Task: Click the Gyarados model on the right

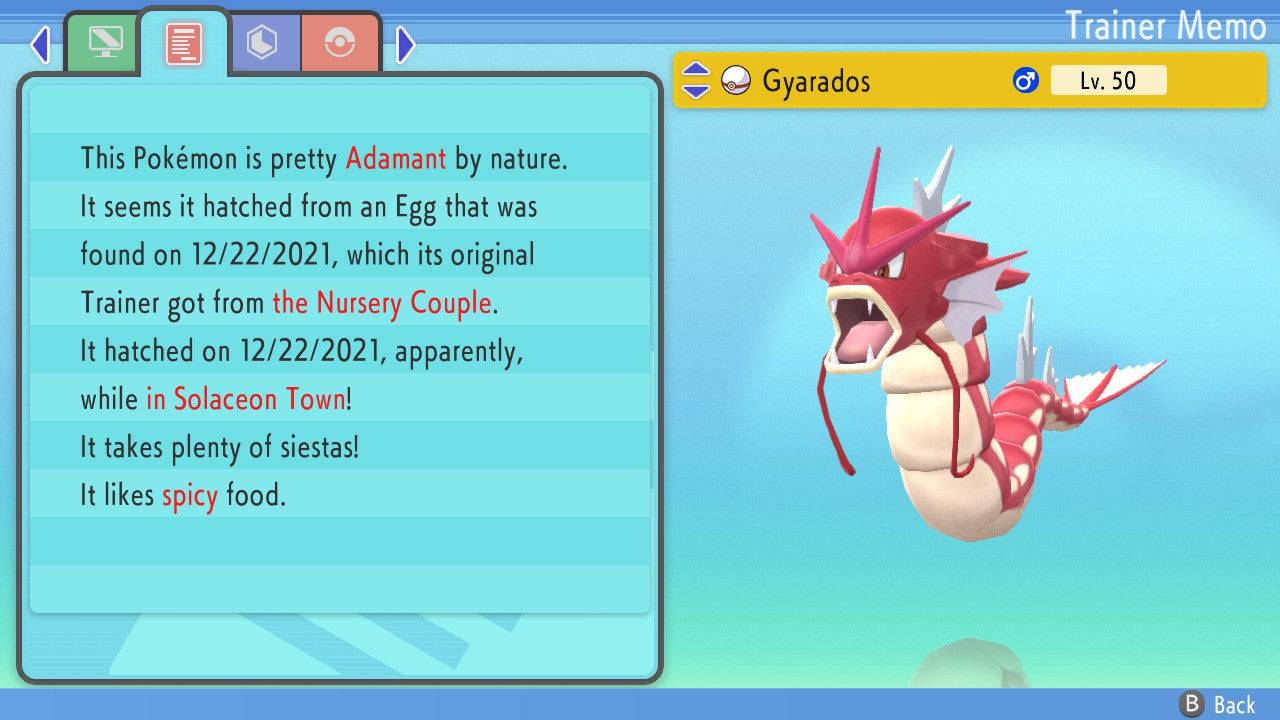Action: (950, 380)
